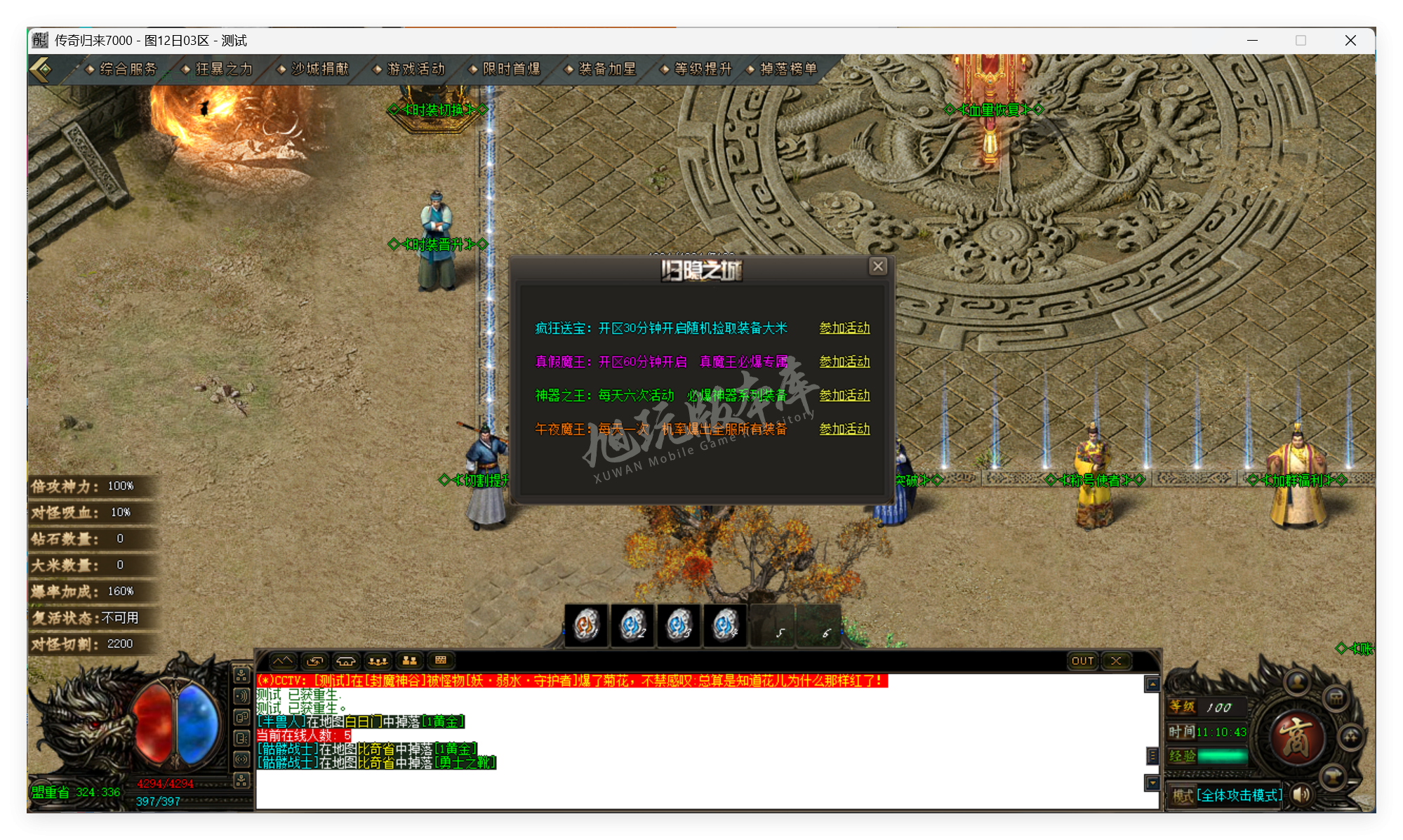This screenshot has height=840, width=1403.
Task: Click 参加活动 next to 疯狂送宝
Action: 844,328
